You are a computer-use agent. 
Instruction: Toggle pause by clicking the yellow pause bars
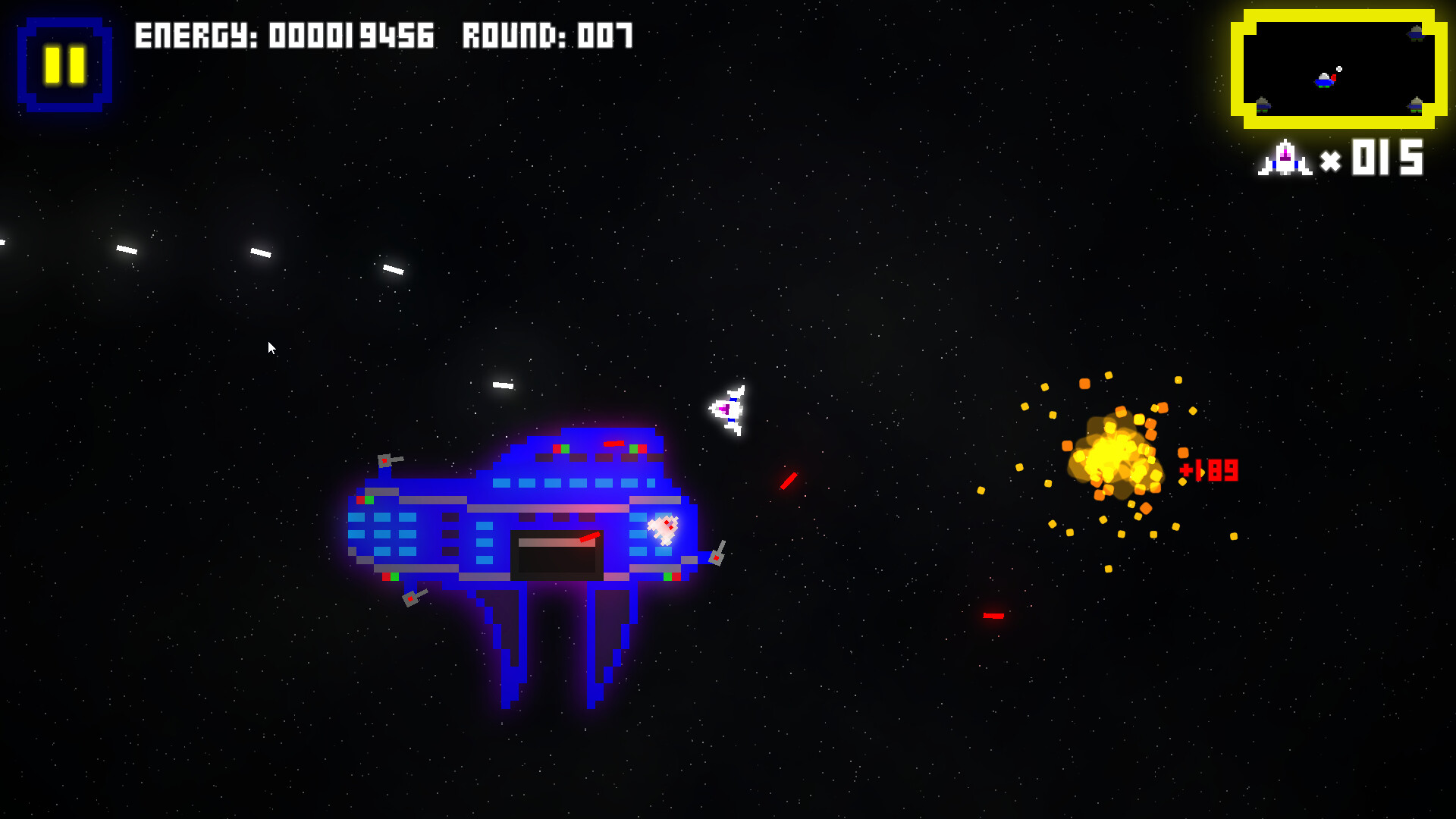click(64, 61)
